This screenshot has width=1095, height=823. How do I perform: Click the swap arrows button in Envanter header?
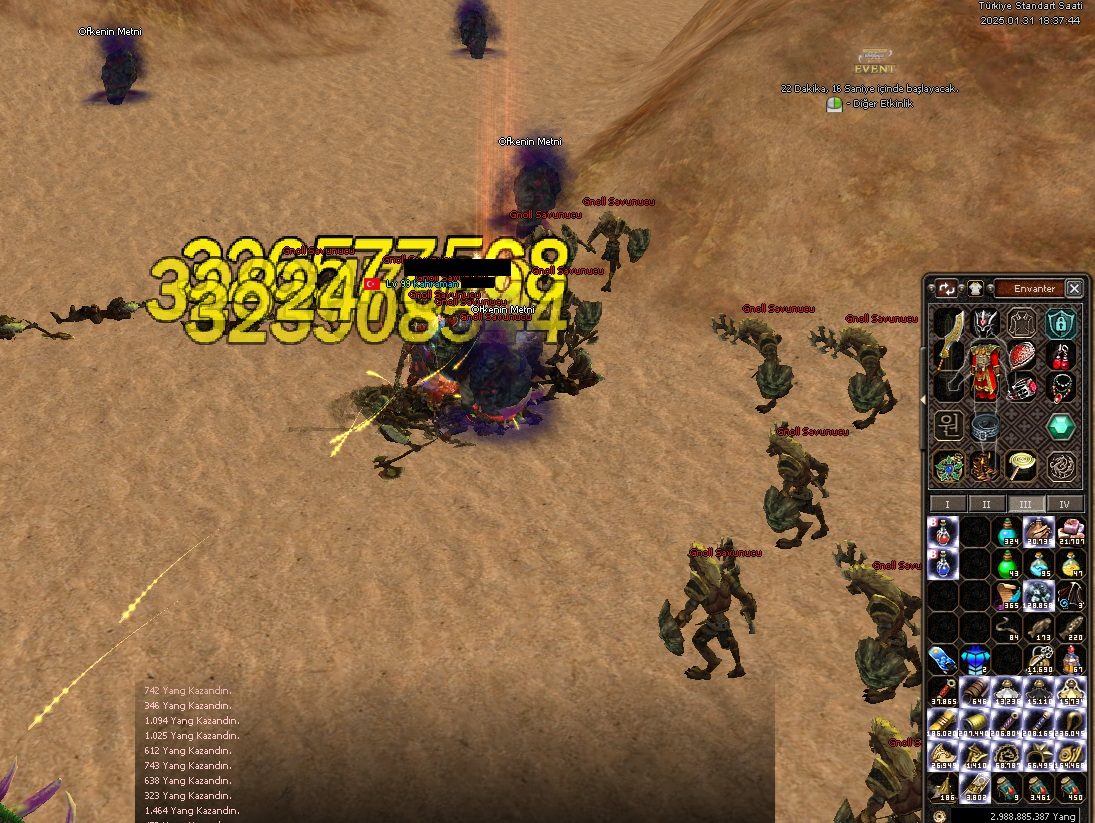point(946,289)
